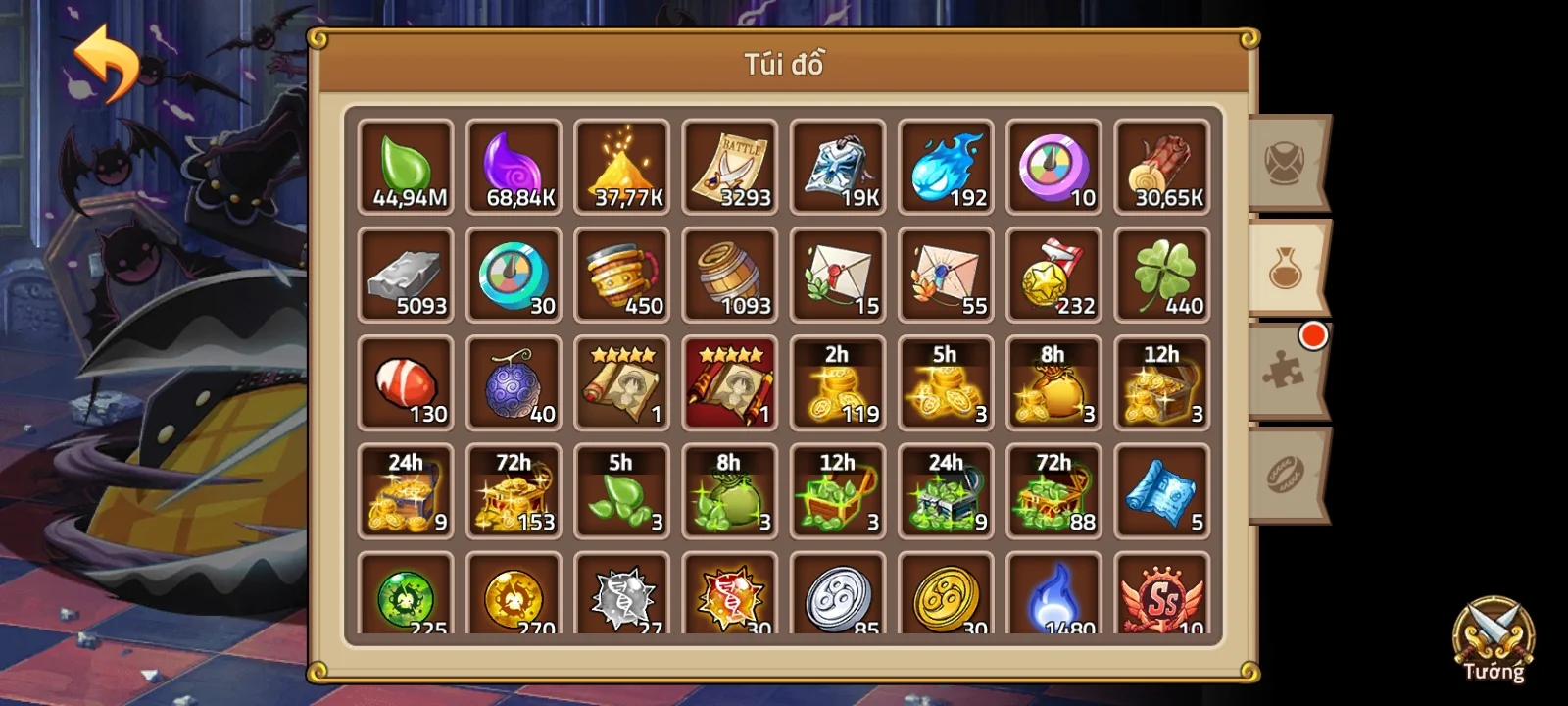Open the purple spirit item with 68,84K
Screen dimensions: 1568x706
pyautogui.click(x=514, y=167)
